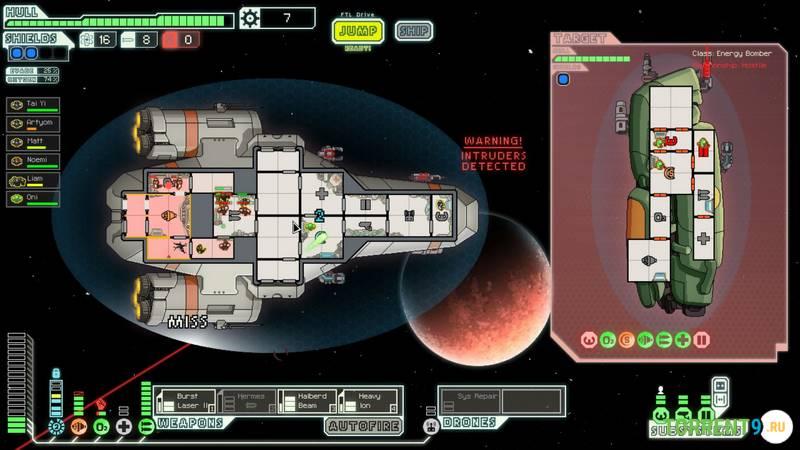Select crew member Oni
Viewport: 800px width, 450px height.
click(x=34, y=199)
